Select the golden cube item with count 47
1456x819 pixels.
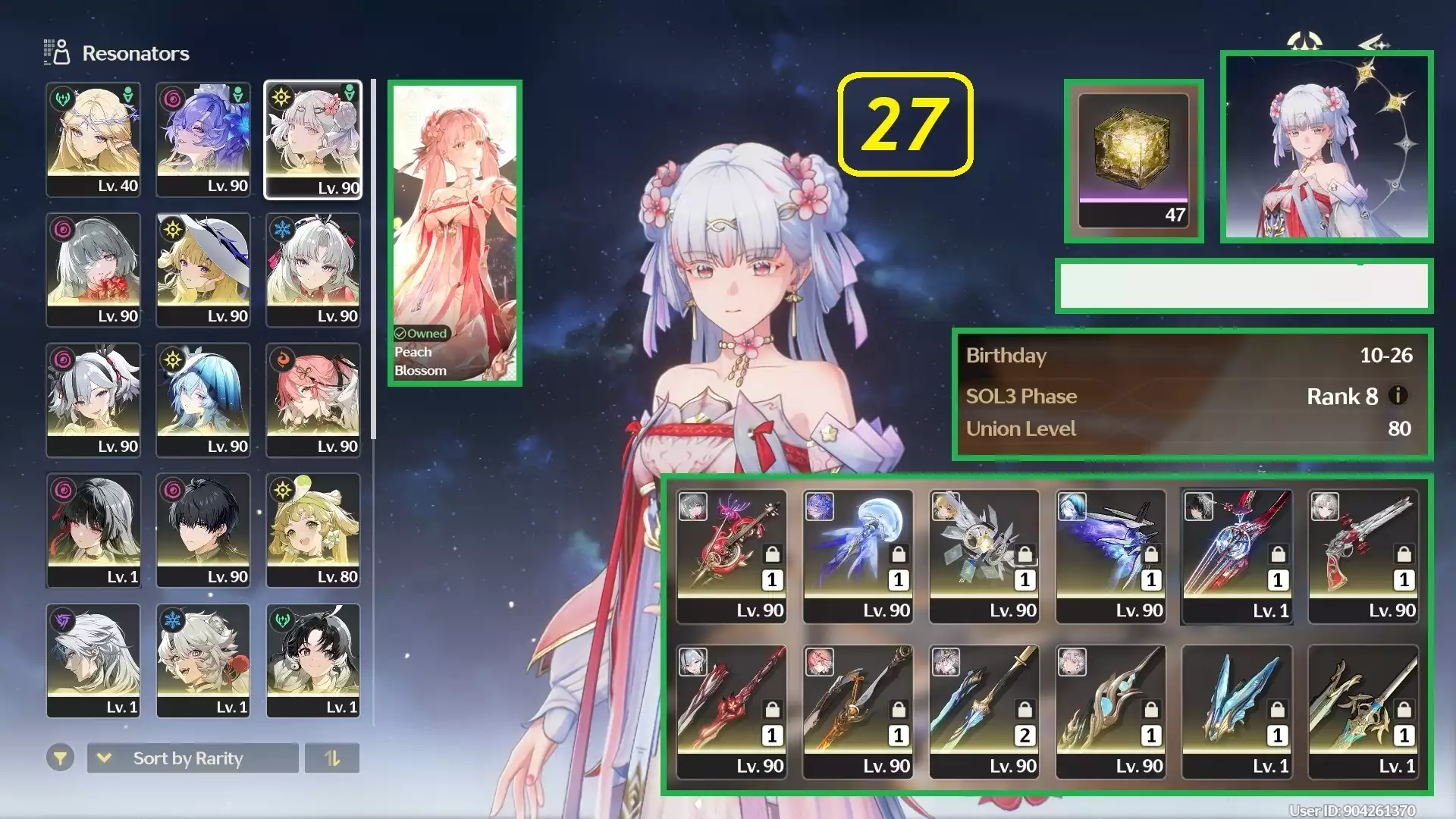click(x=1133, y=161)
